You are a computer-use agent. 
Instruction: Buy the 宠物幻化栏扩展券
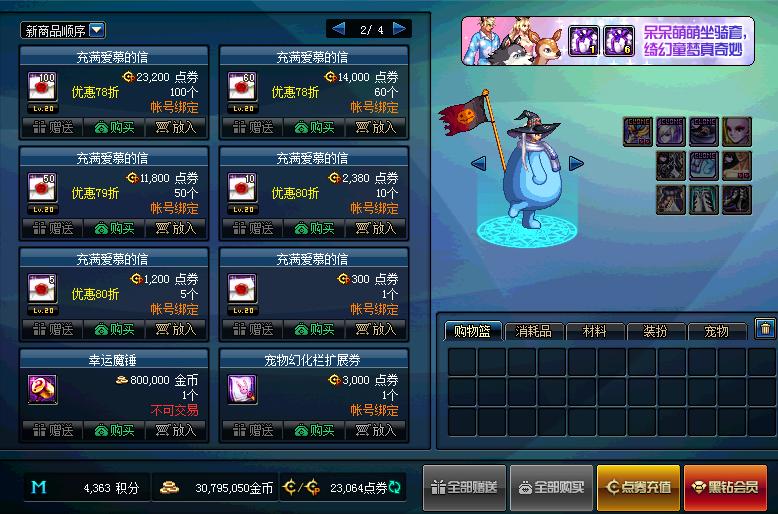[x=314, y=430]
